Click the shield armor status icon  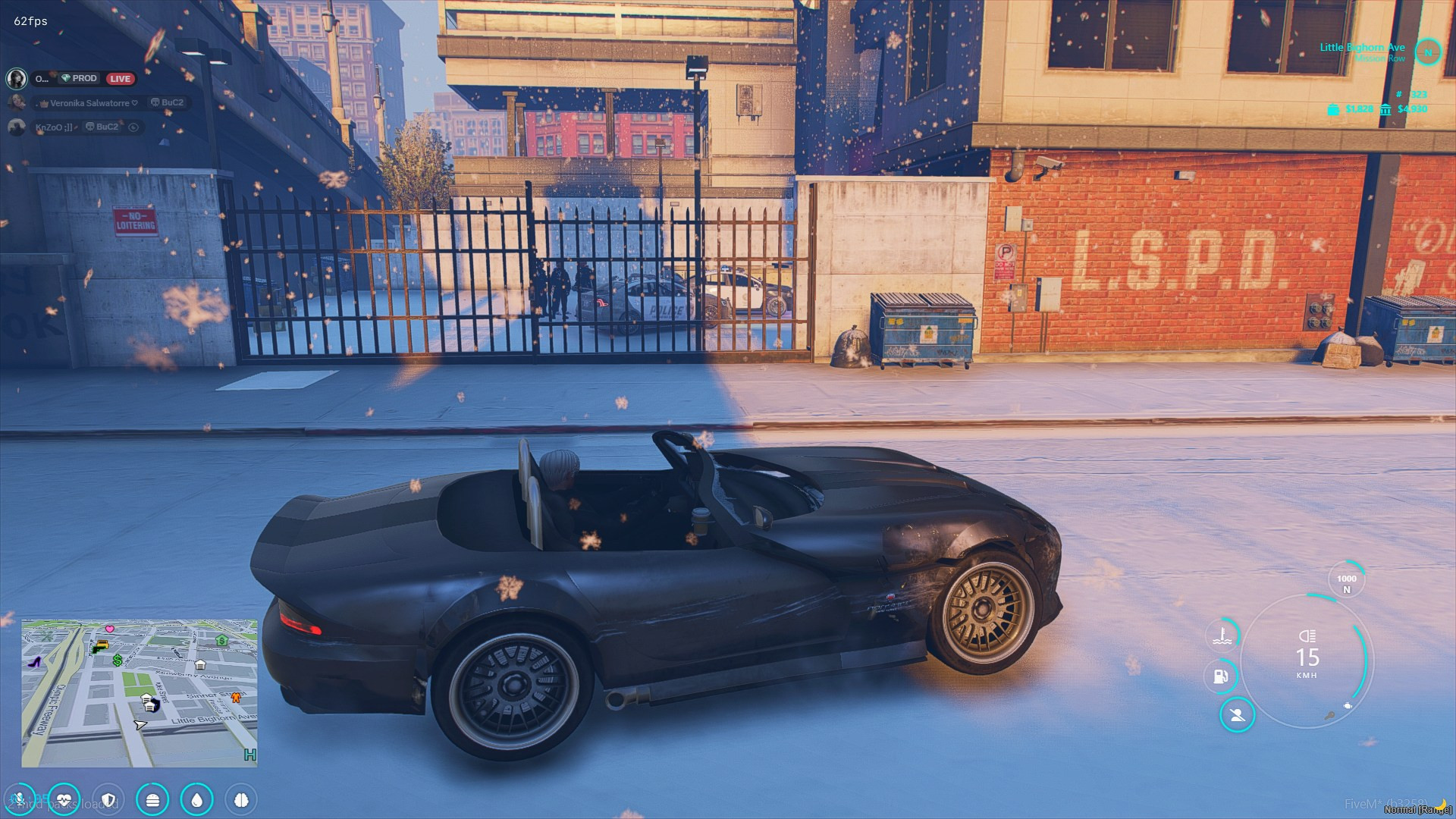(108, 799)
